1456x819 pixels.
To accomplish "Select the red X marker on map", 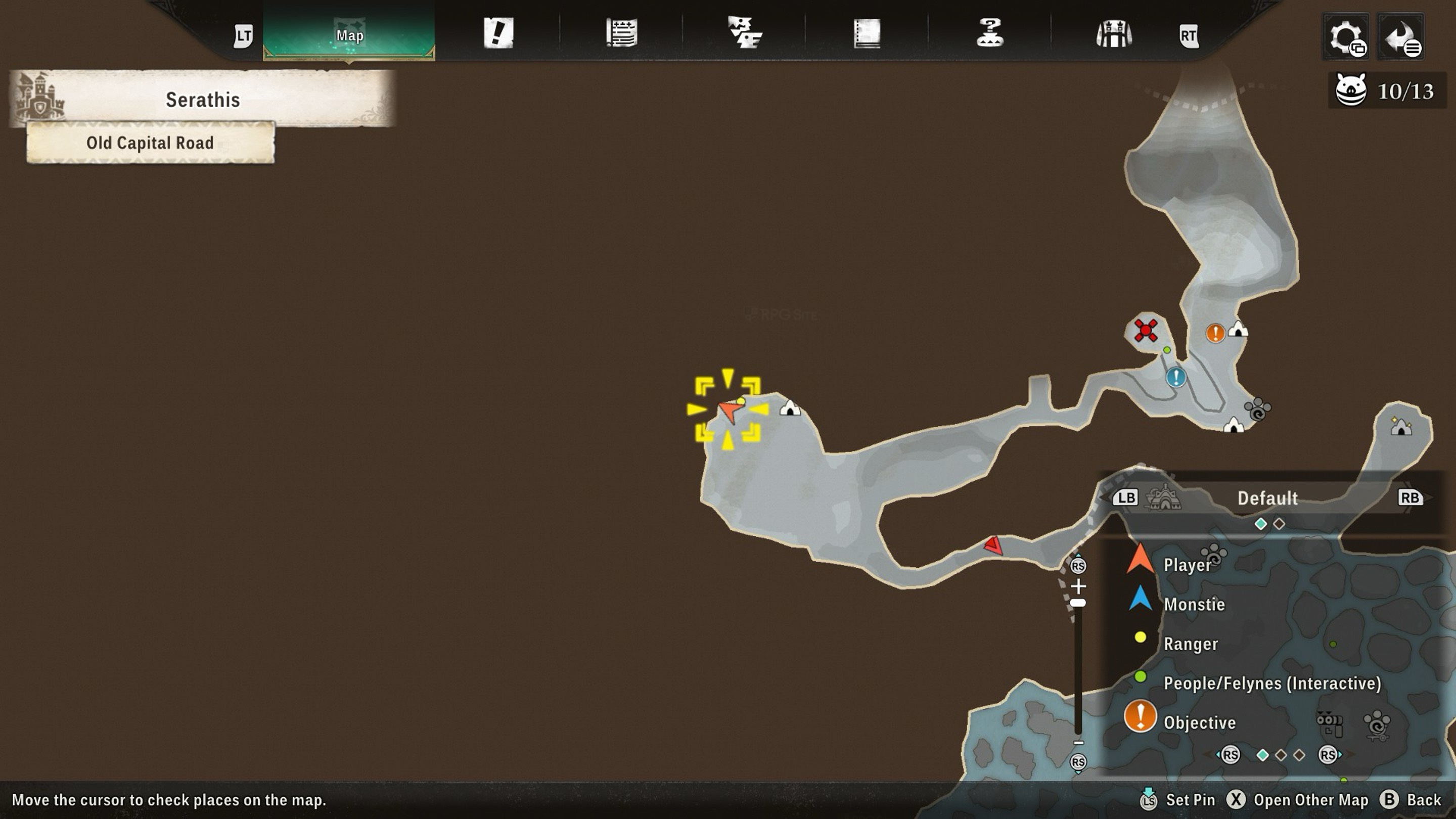I will coord(1146,330).
